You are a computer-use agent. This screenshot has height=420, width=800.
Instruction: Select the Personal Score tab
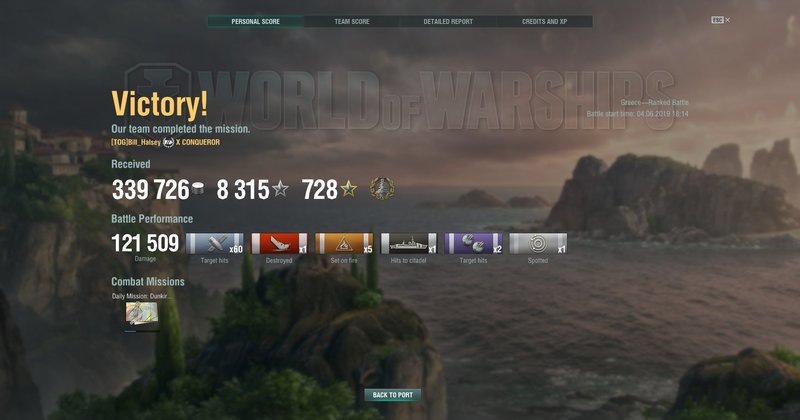[255, 21]
